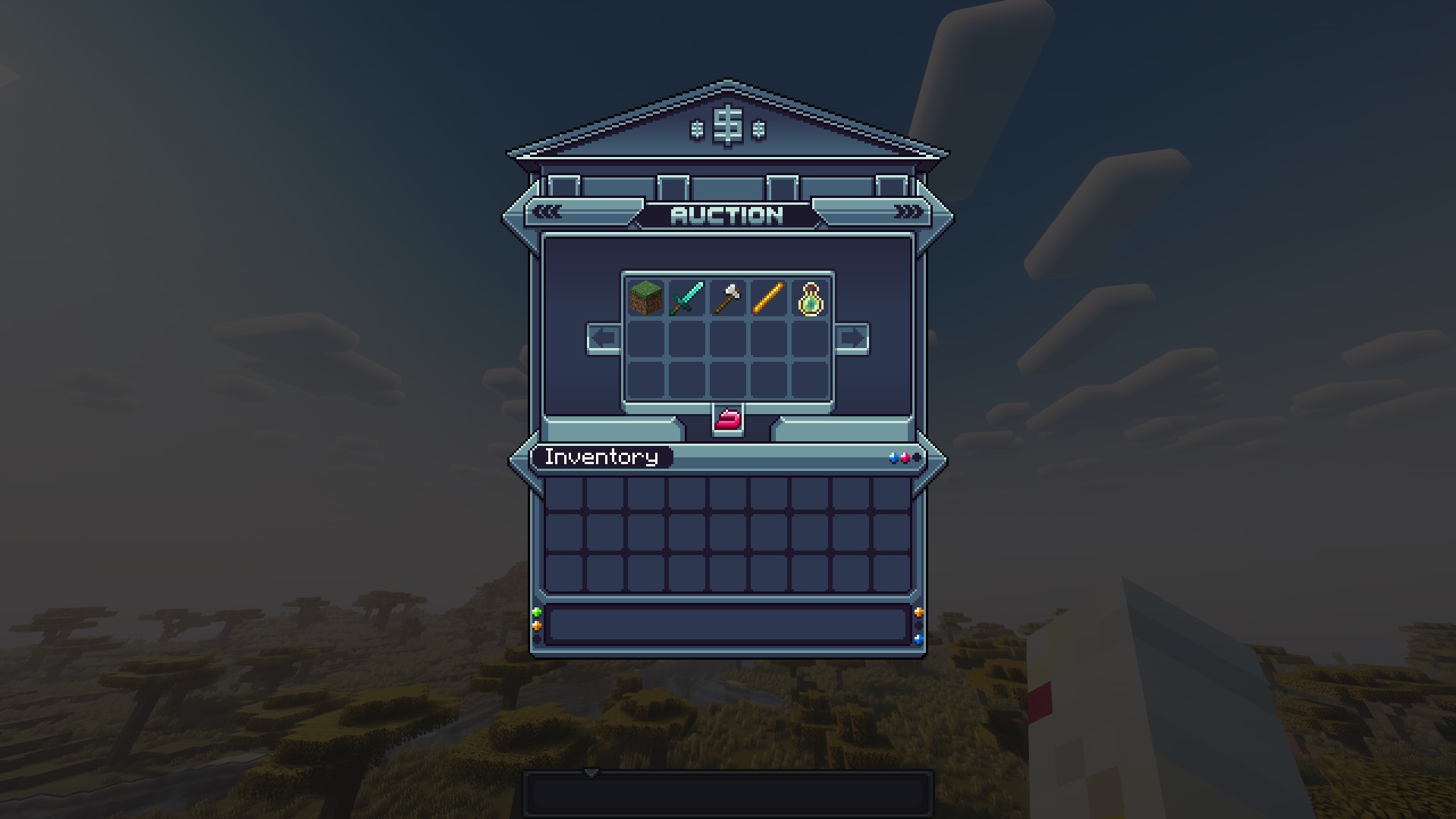Select the blaze rod listing
Screen dimensions: 1456x819
coord(769,297)
